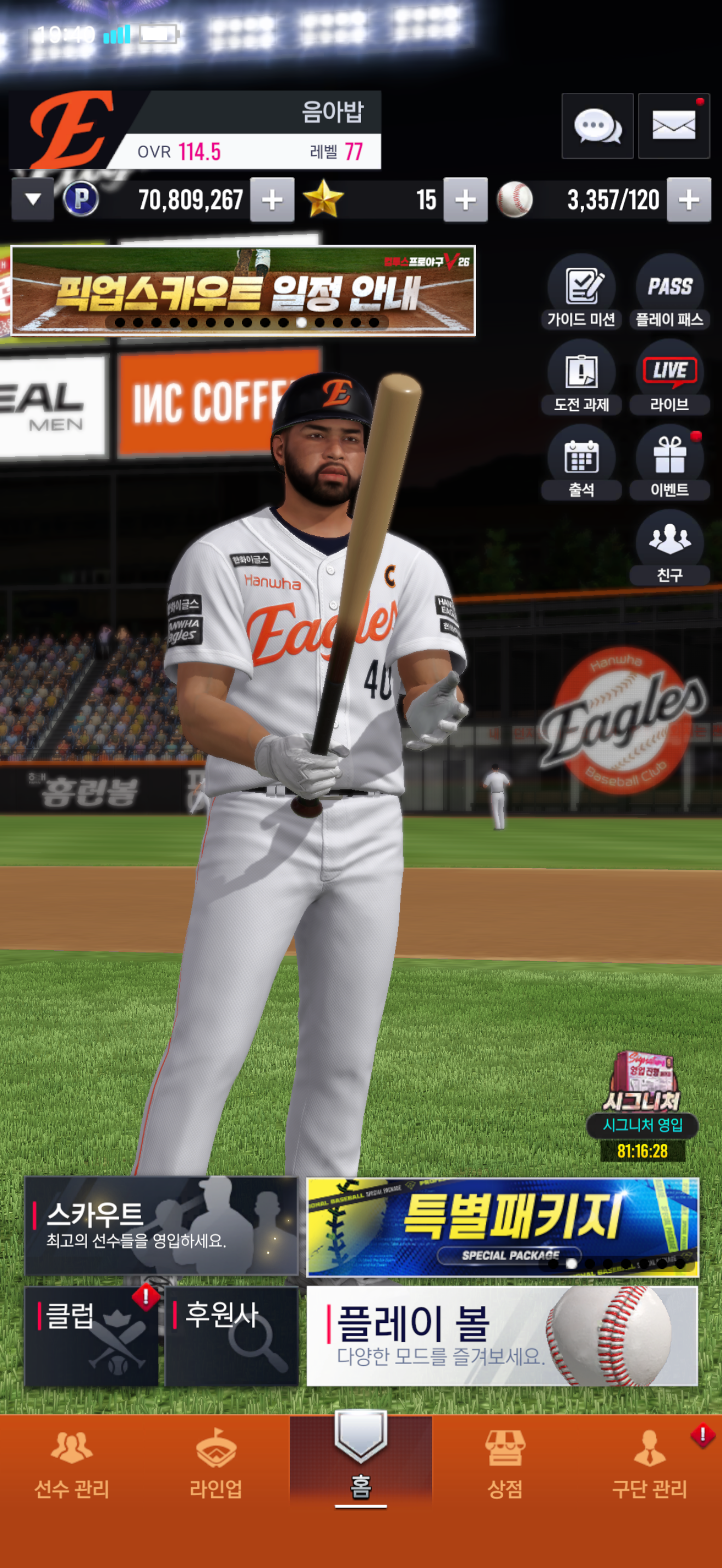
Task: Open the 특별패키지 special package banner
Action: 502,1226
